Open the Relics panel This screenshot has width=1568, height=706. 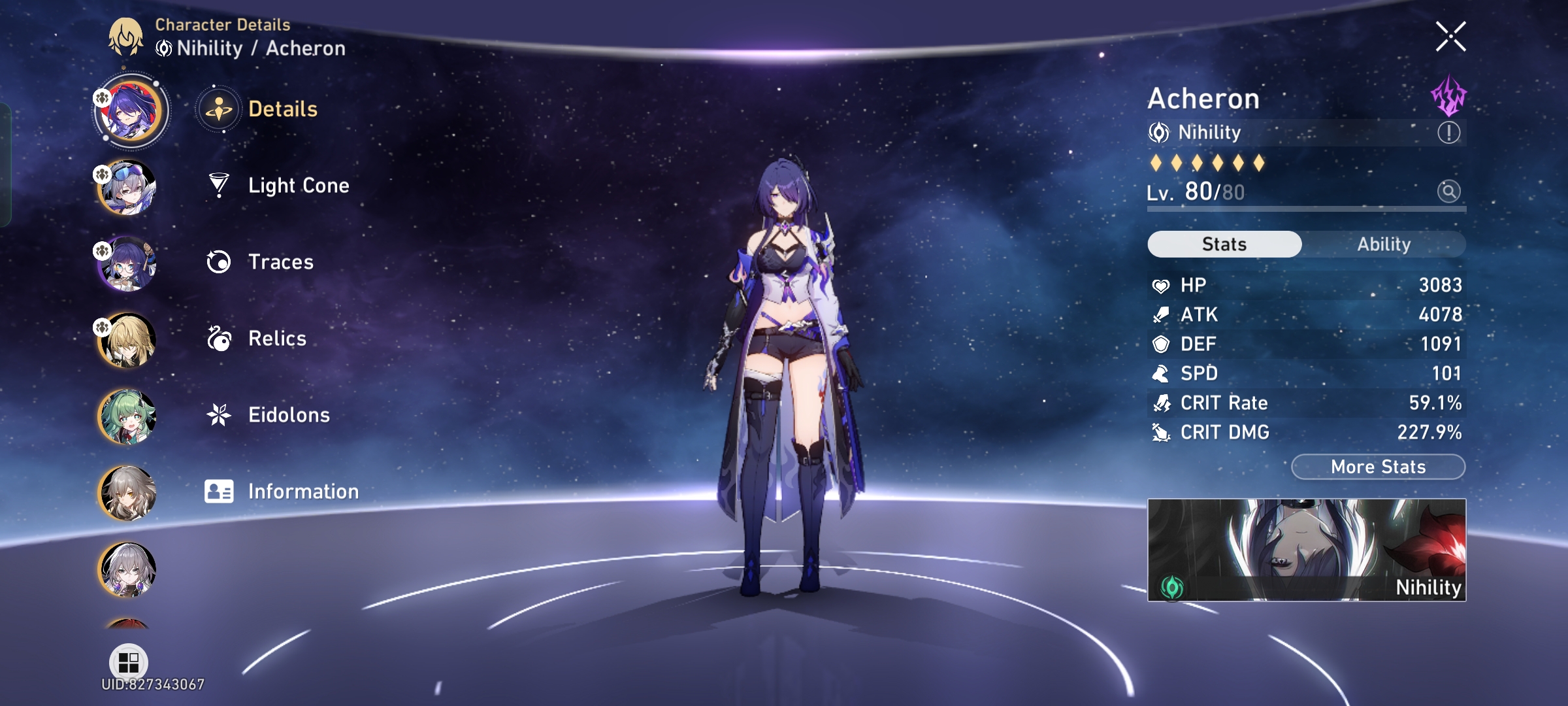click(278, 339)
